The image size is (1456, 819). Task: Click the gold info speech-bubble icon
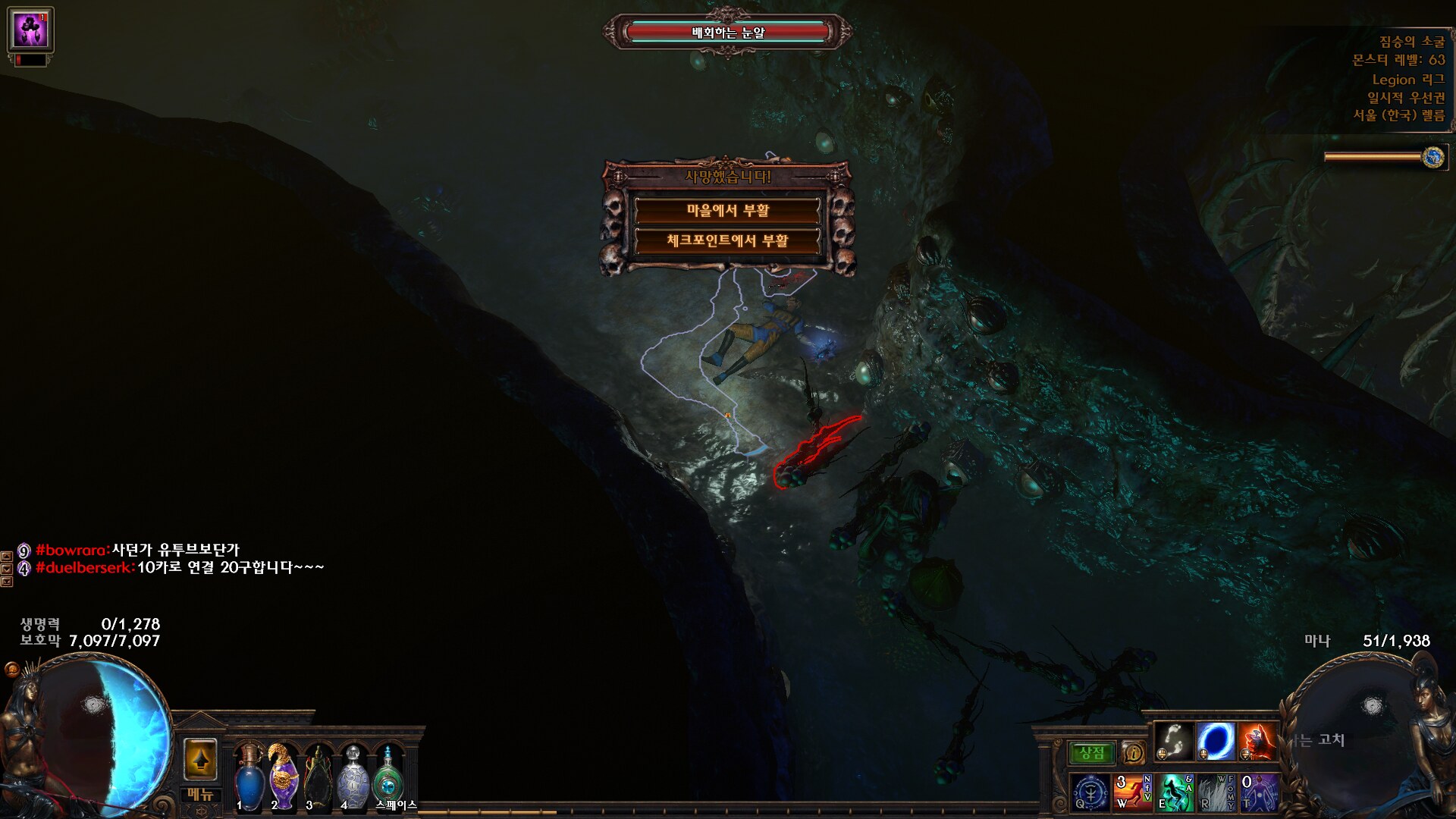click(1134, 752)
